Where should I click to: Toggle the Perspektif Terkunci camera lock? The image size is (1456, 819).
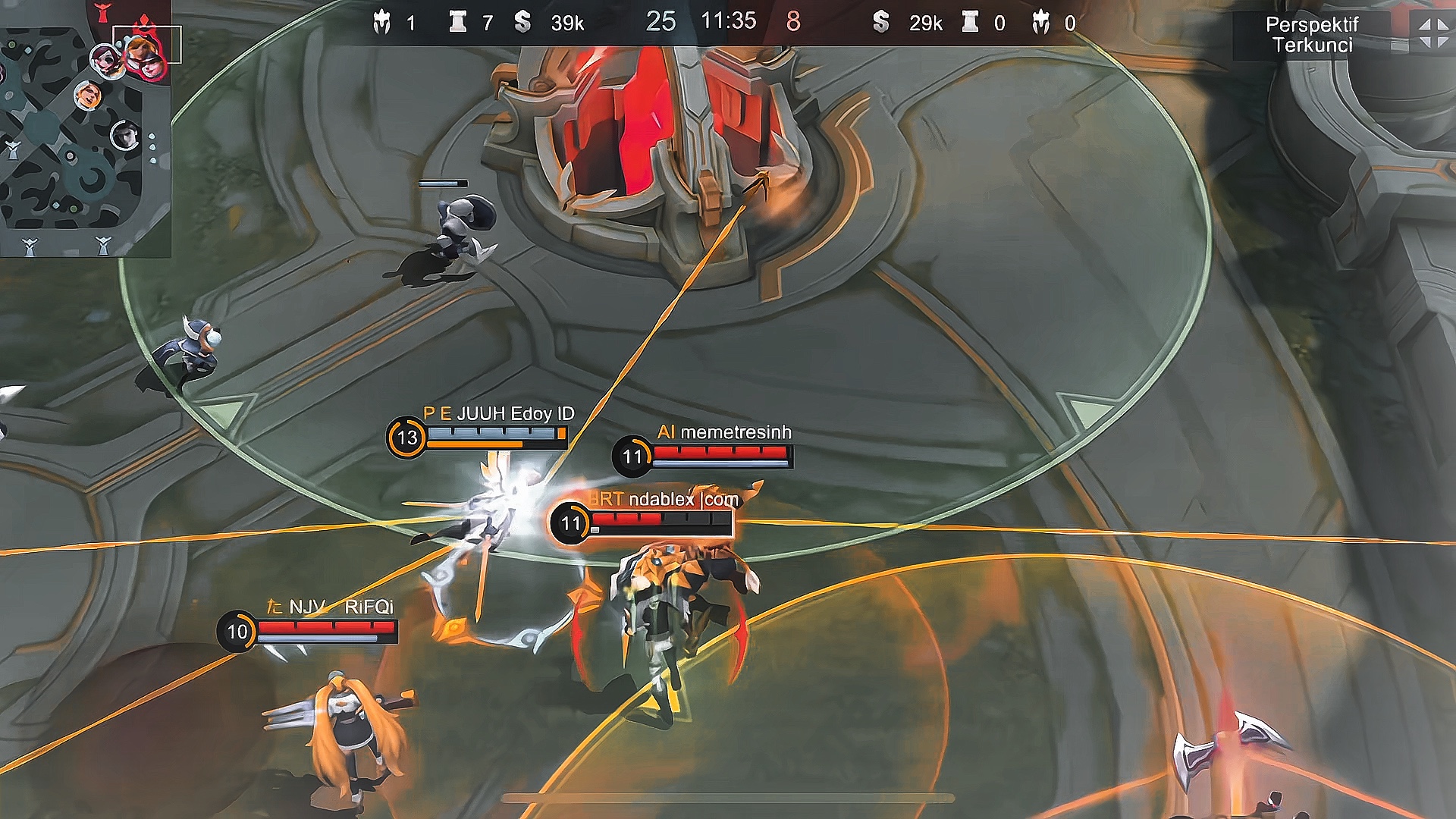pos(1312,35)
